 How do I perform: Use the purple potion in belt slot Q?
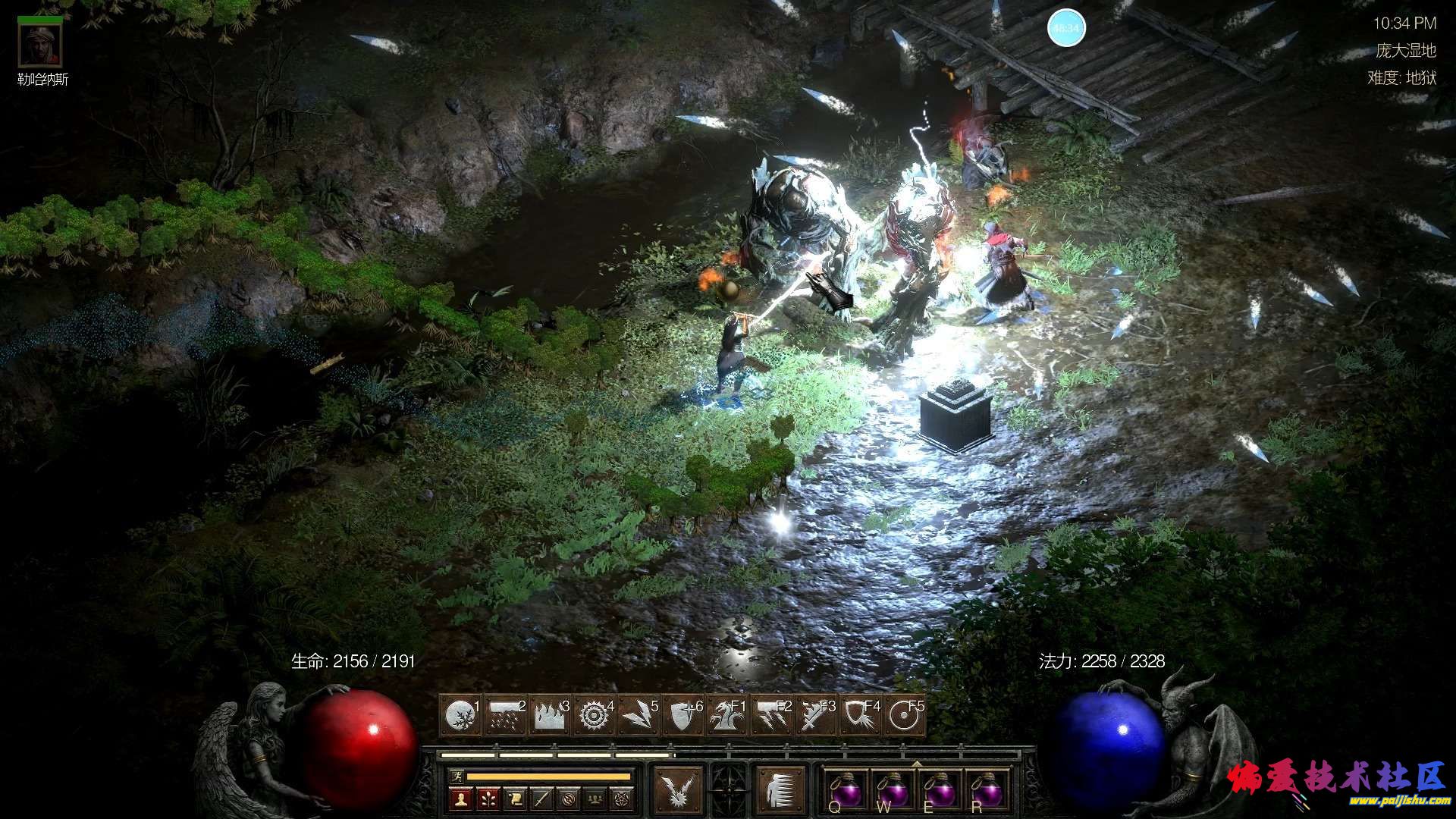coord(846,789)
